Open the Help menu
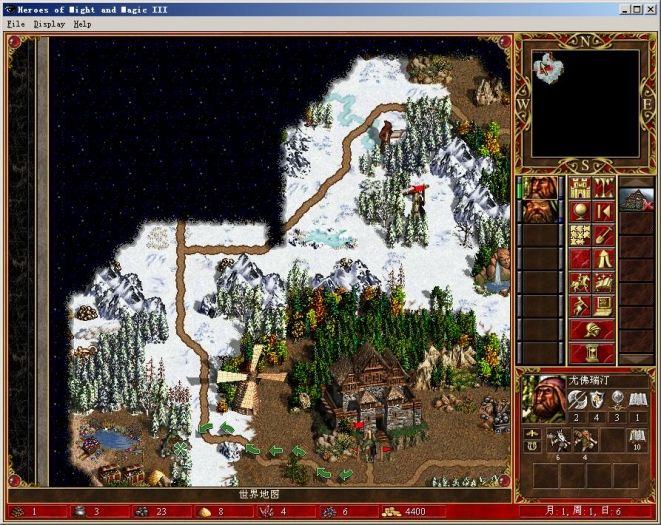The image size is (661, 525). pyautogui.click(x=82, y=23)
